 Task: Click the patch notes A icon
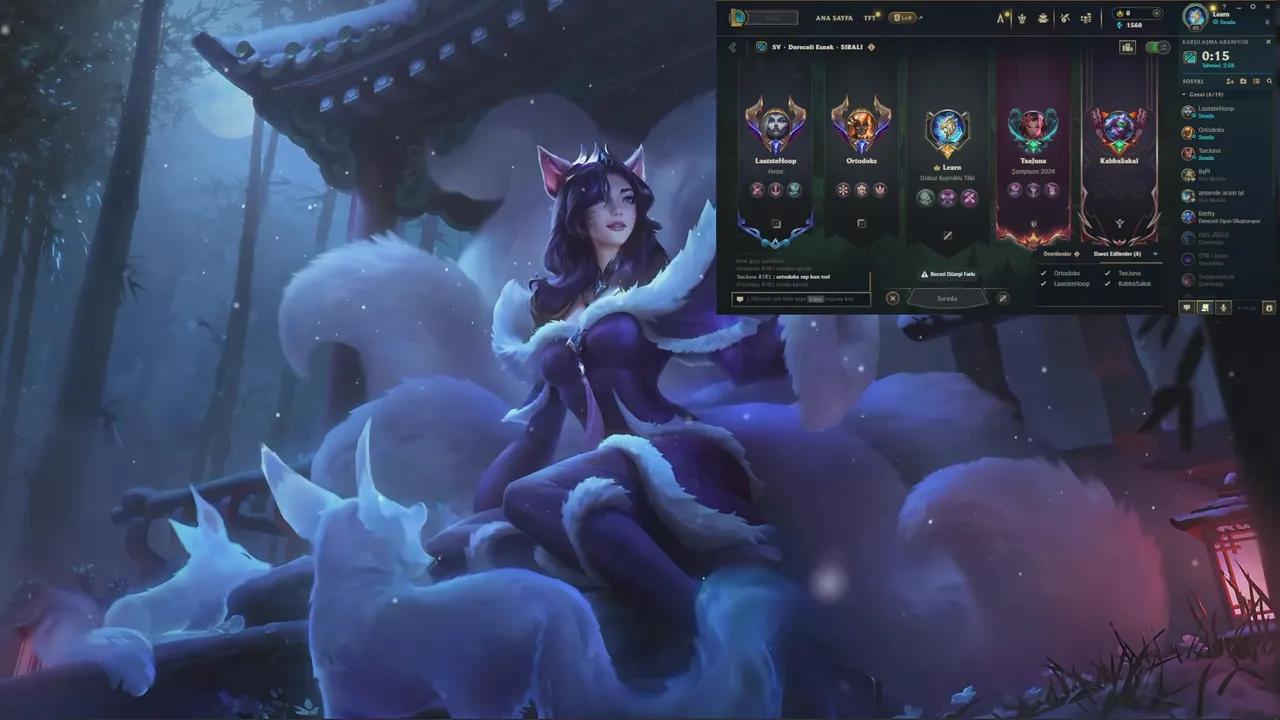(x=1000, y=17)
